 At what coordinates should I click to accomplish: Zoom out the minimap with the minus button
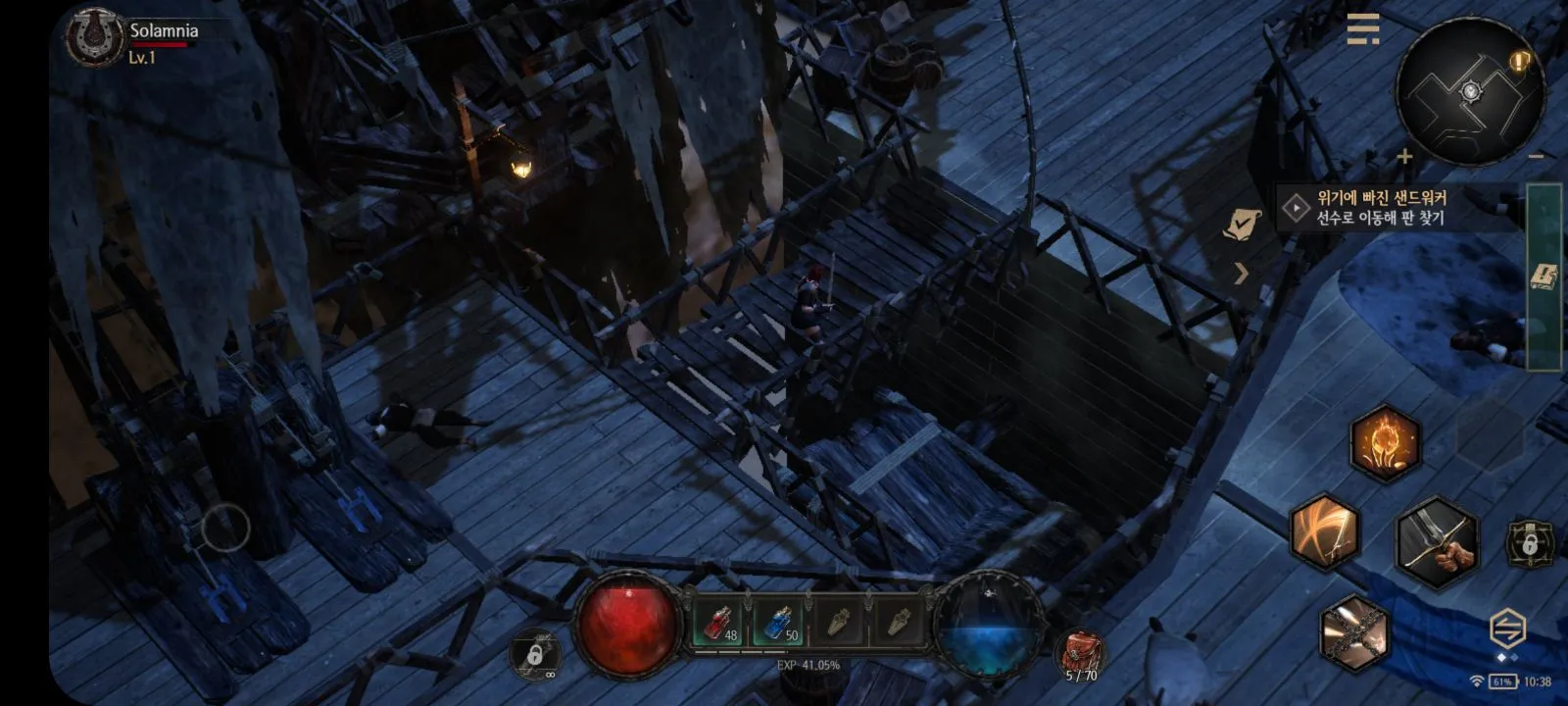click(x=1536, y=156)
